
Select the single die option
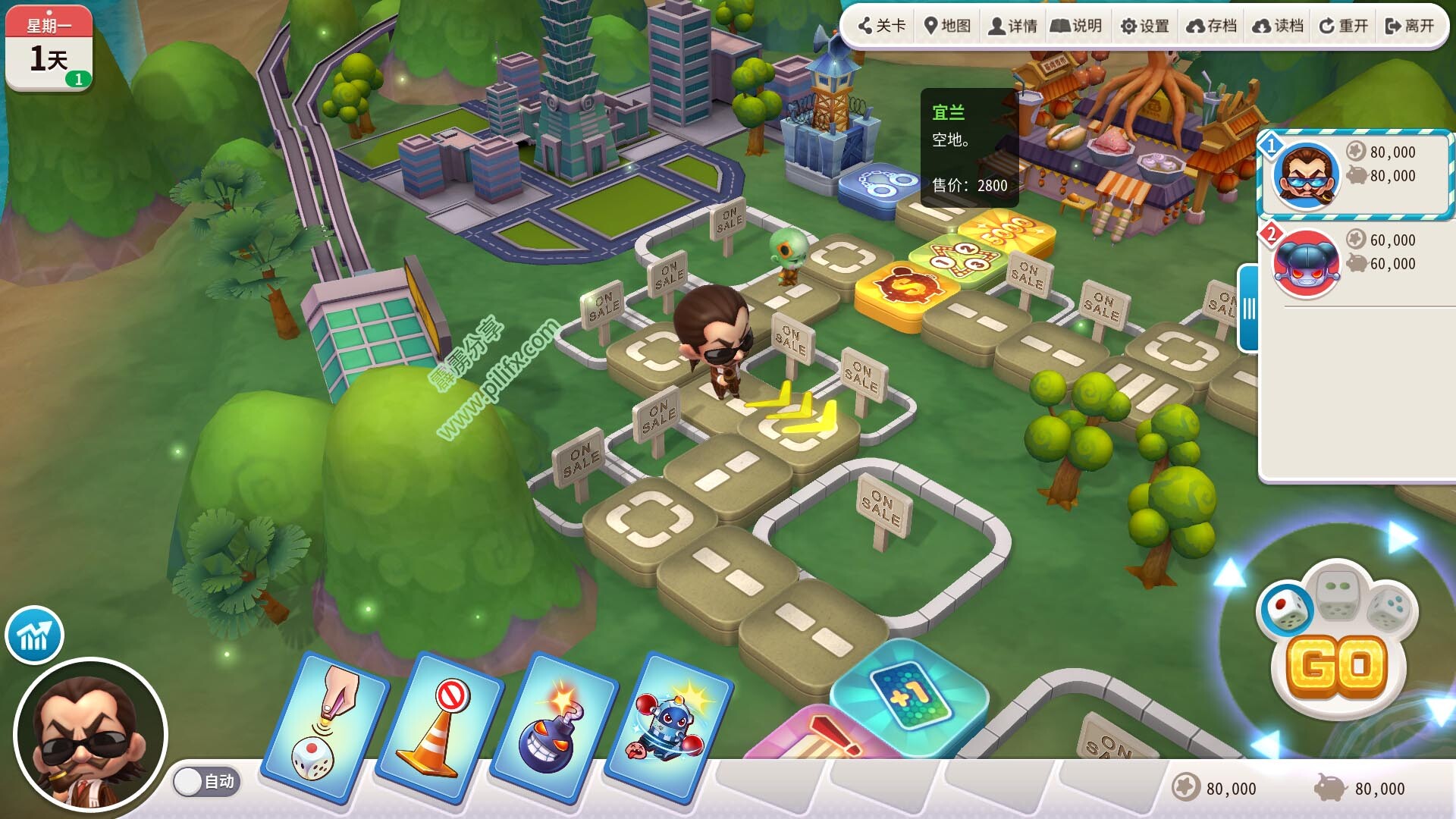point(1287,609)
